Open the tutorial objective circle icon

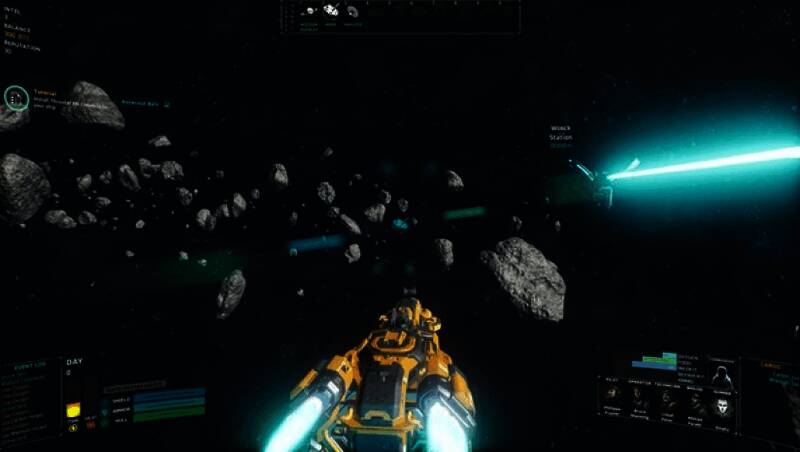click(x=15, y=97)
